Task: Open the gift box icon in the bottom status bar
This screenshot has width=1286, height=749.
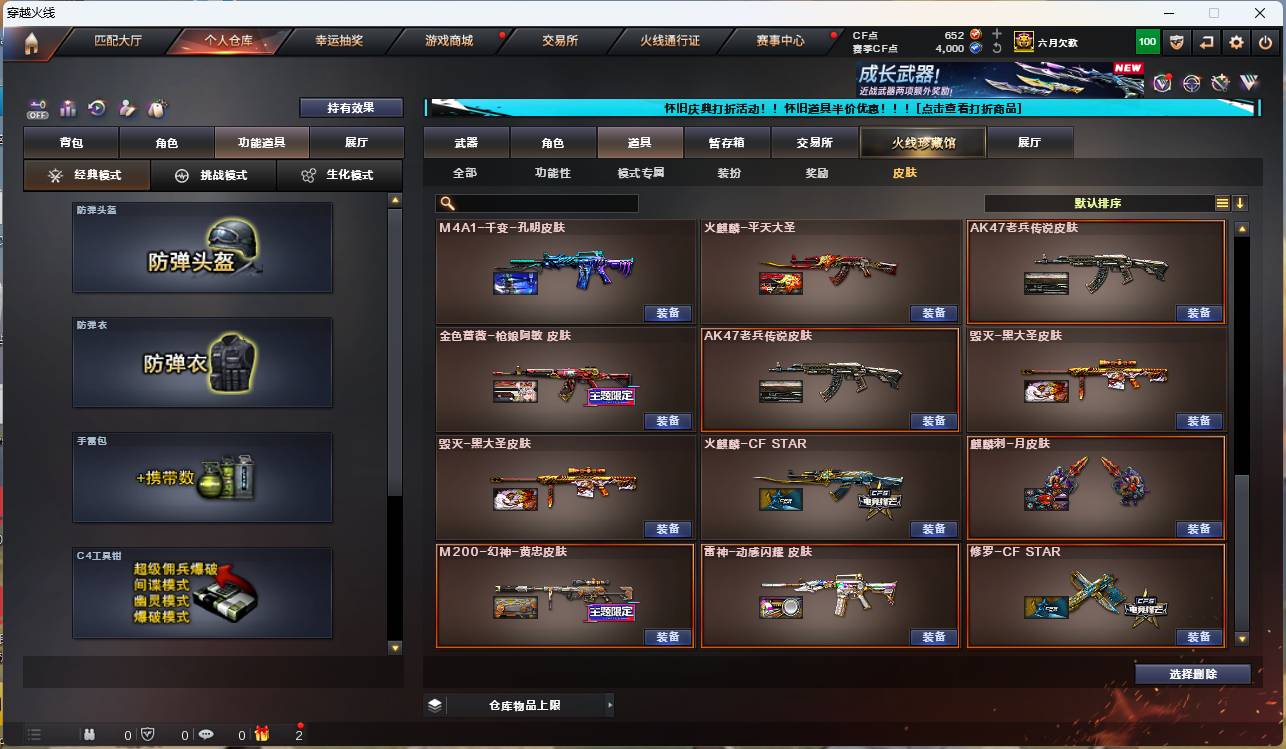Action: pyautogui.click(x=262, y=734)
